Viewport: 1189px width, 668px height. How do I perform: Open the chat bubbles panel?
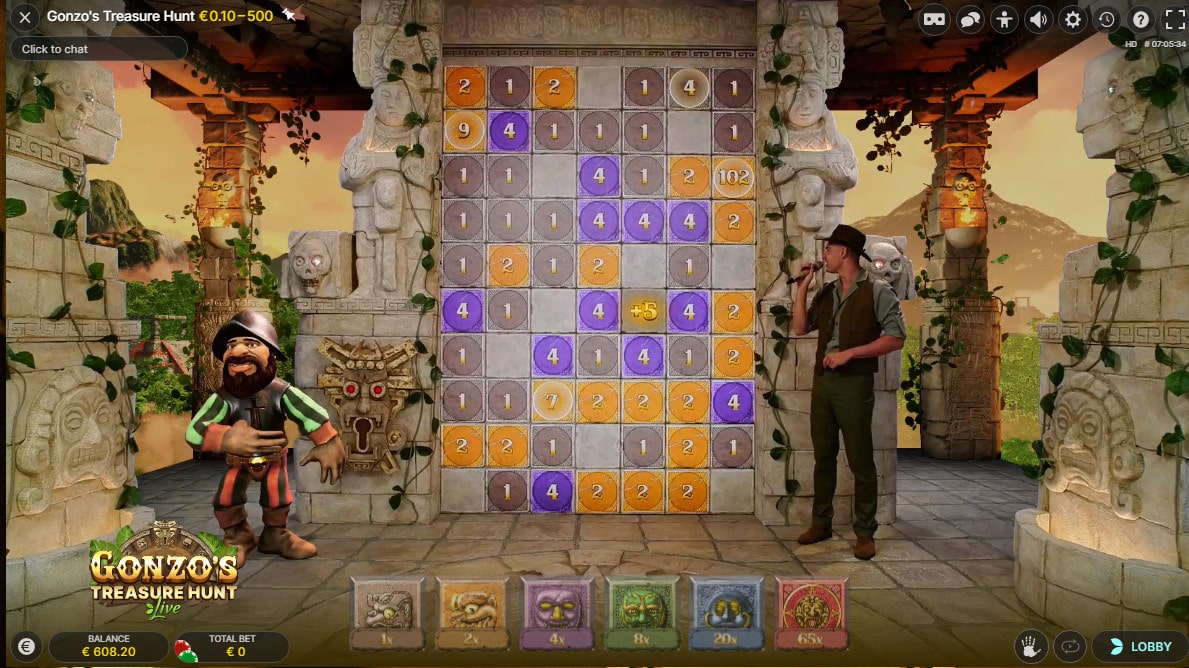(970, 19)
